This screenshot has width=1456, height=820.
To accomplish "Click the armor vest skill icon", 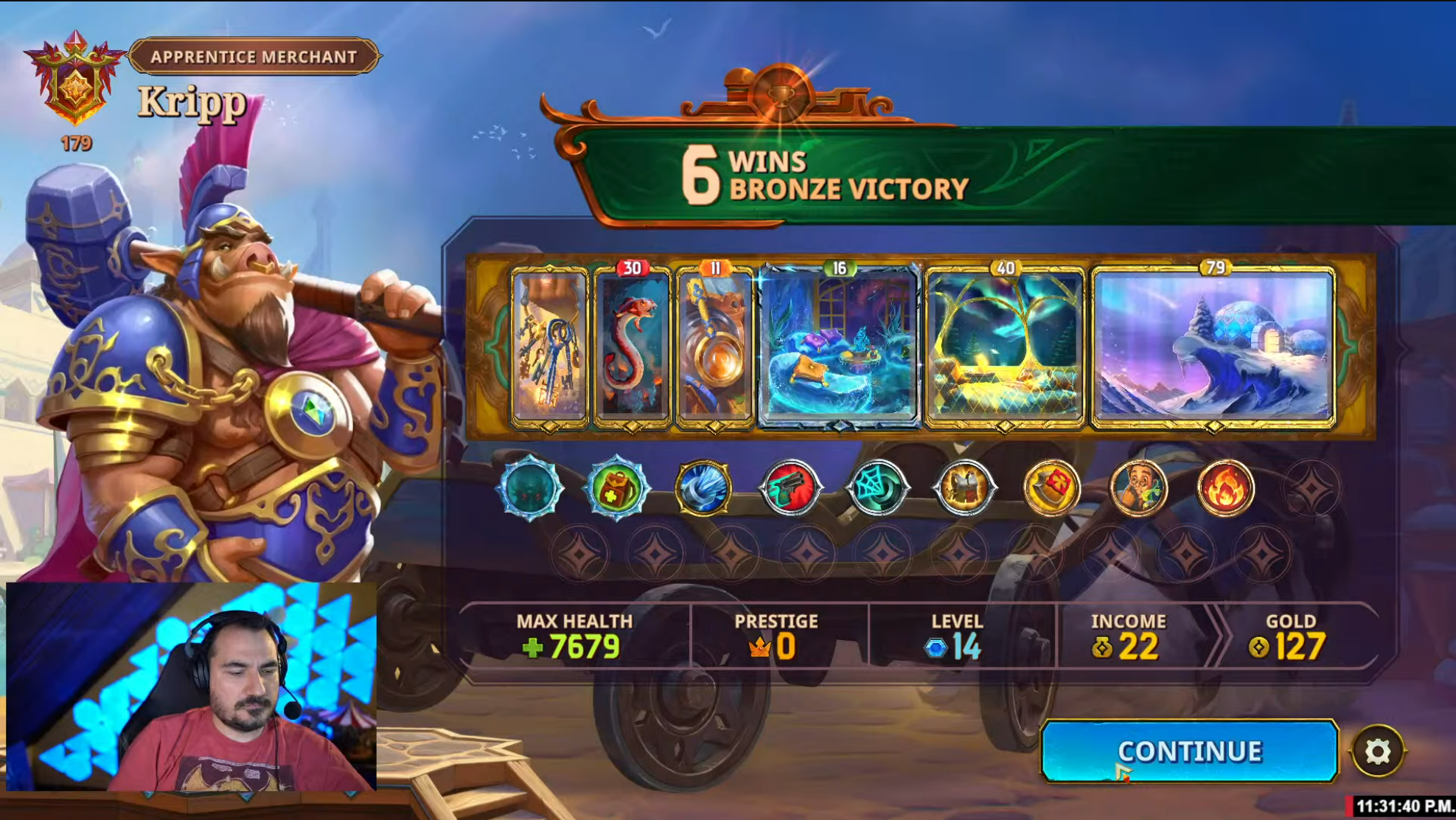I will [964, 487].
